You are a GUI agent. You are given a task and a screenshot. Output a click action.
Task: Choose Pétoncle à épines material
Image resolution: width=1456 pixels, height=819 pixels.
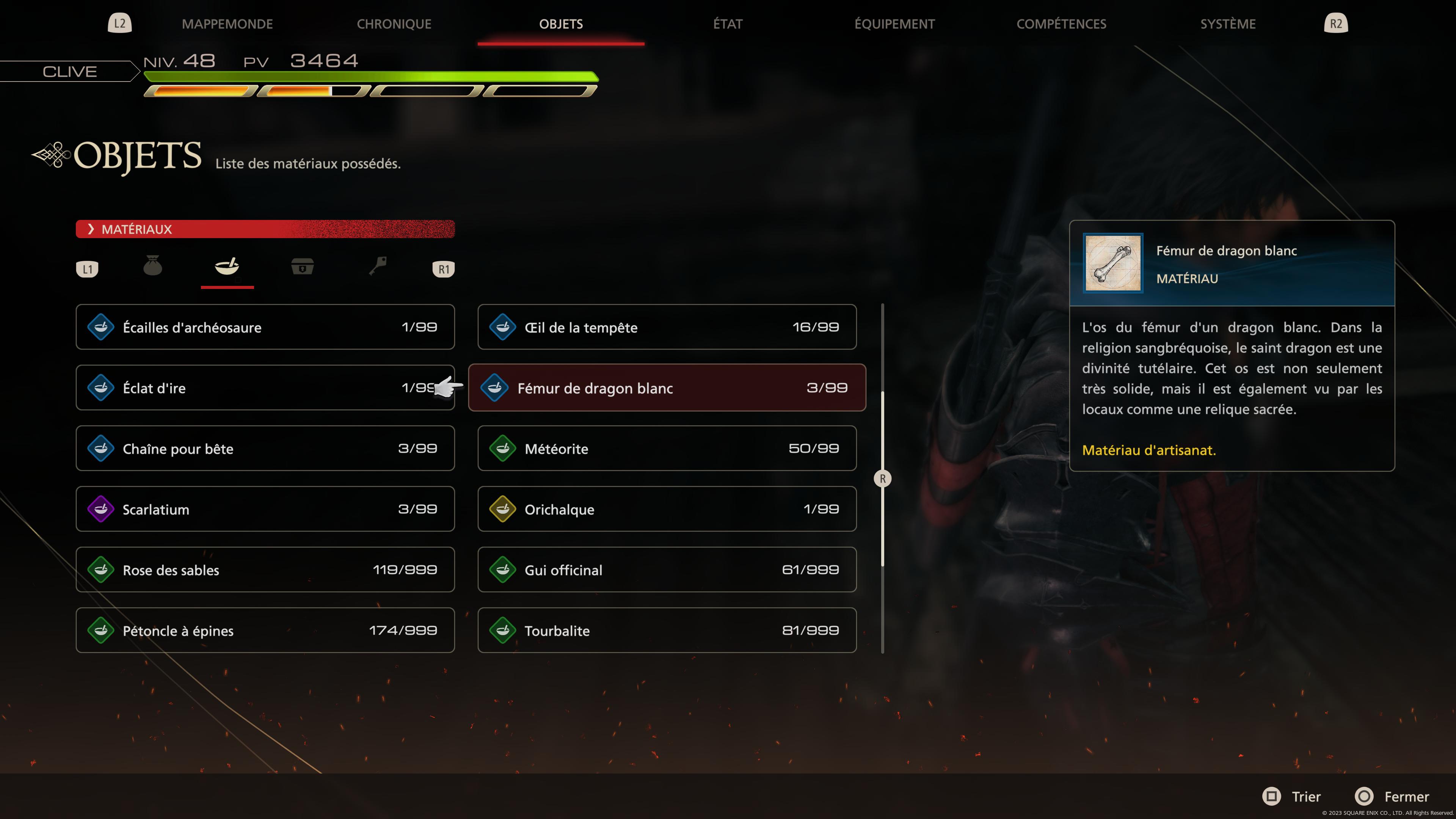[x=265, y=630]
